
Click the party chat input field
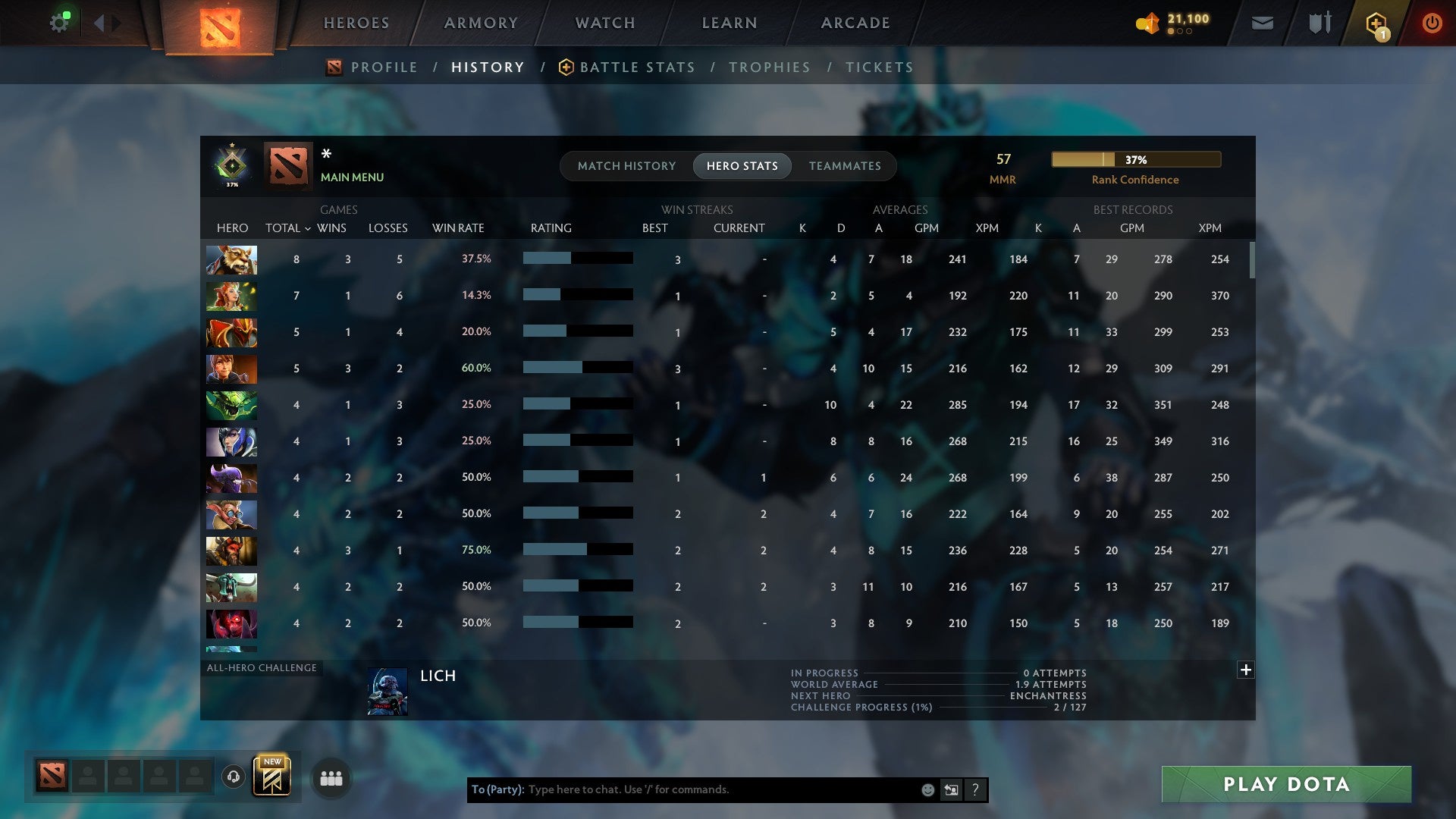[682, 789]
